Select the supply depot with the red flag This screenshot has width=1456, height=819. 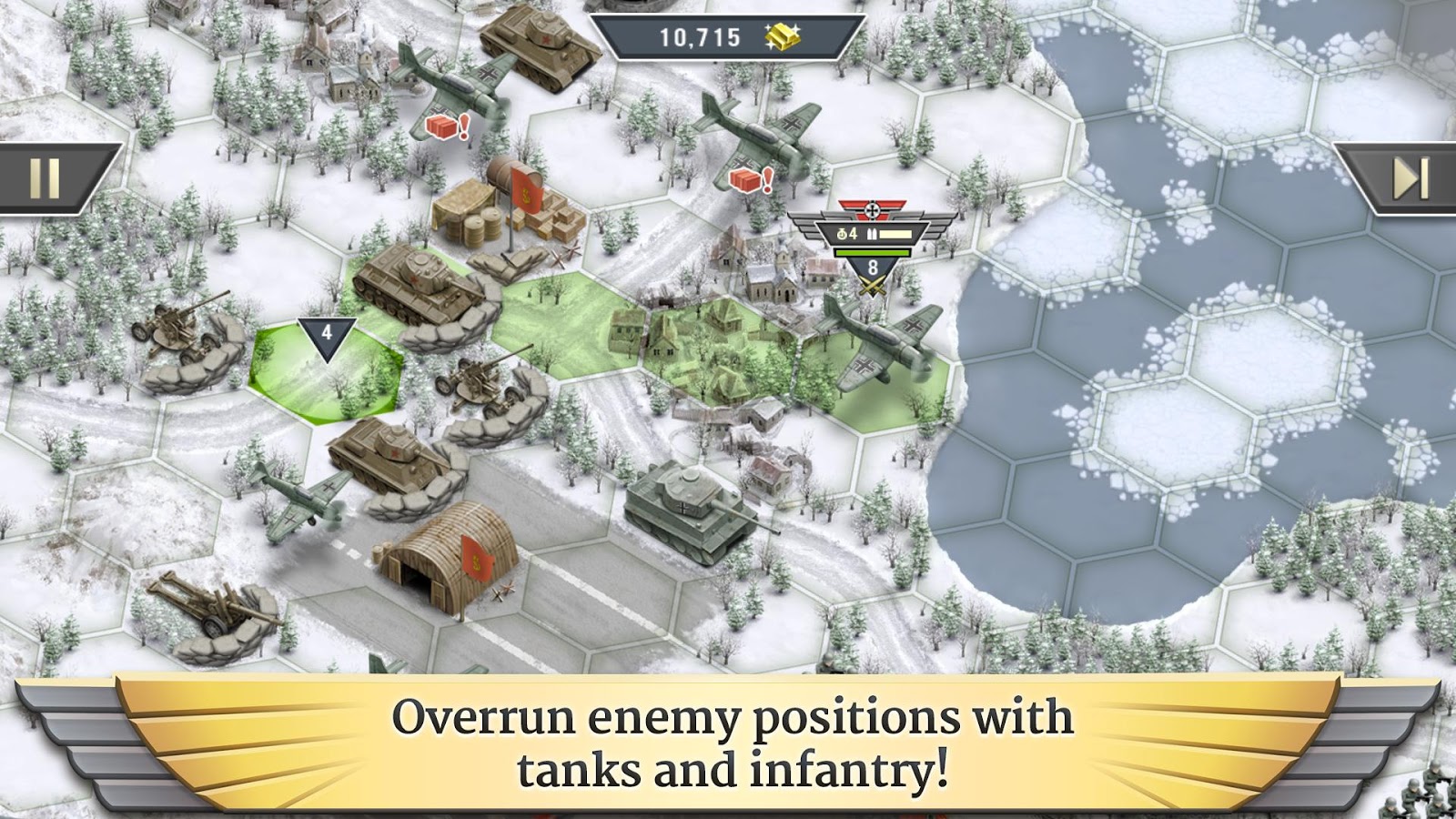[510, 209]
